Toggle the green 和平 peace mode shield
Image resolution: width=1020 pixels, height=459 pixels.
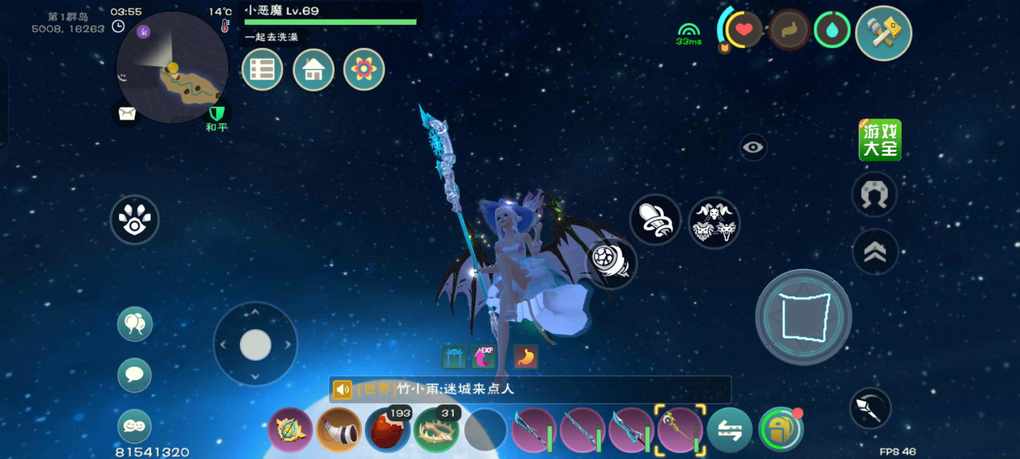pos(216,114)
